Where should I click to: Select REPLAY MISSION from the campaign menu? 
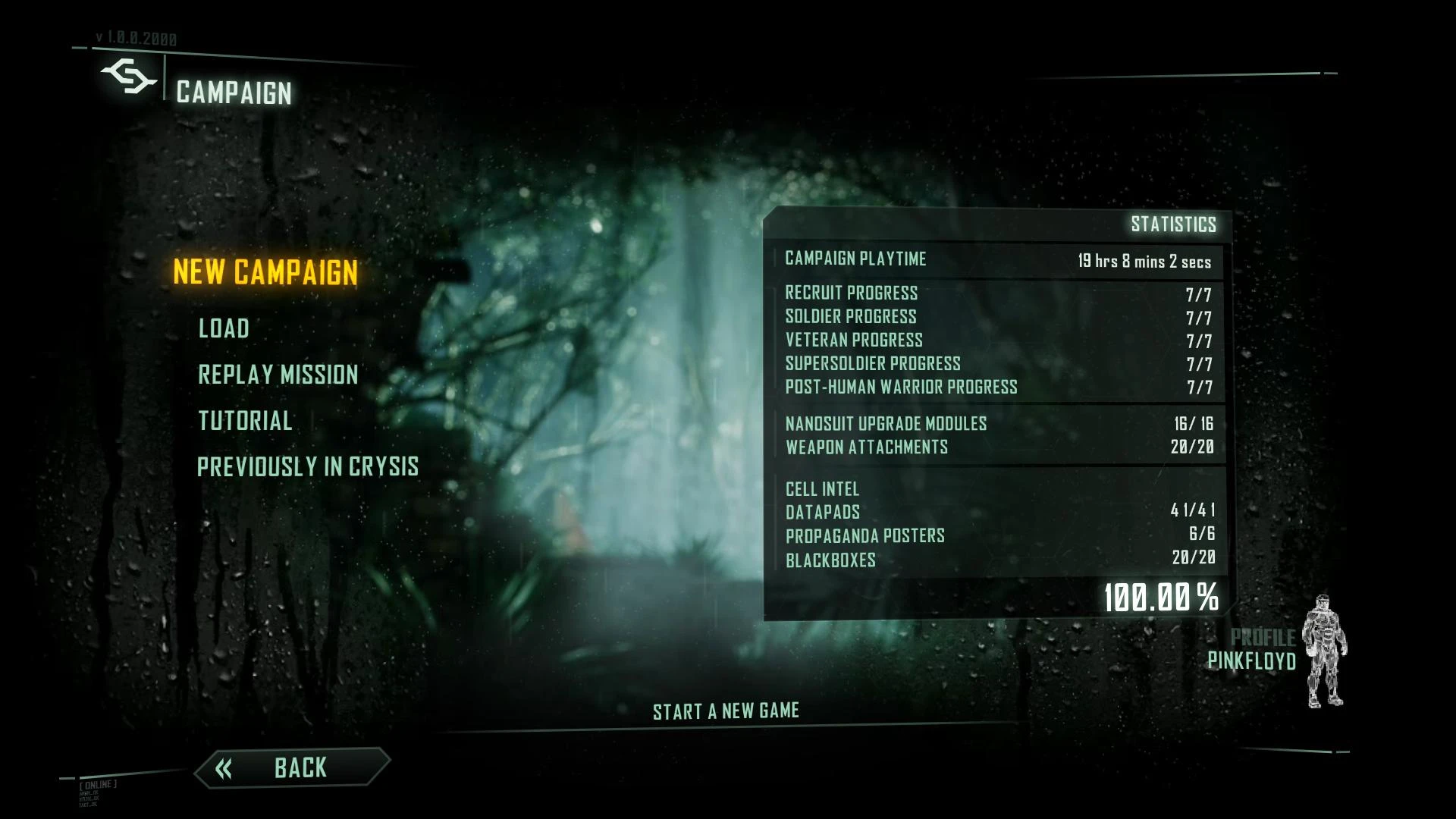(278, 375)
